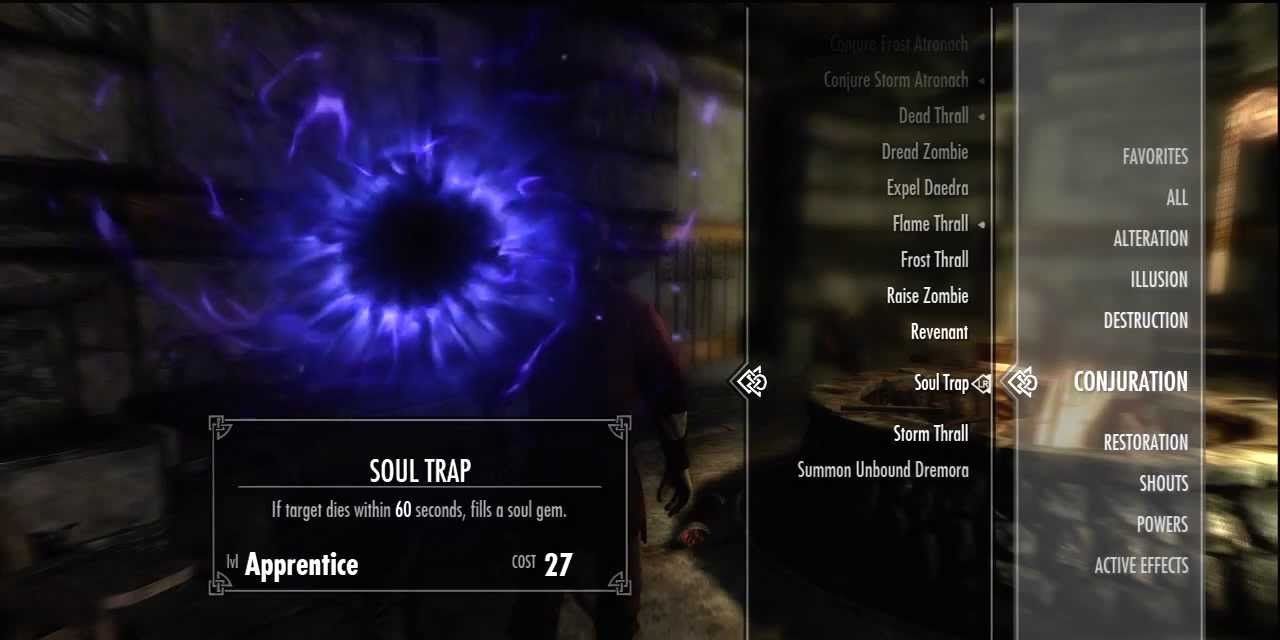Image resolution: width=1280 pixels, height=640 pixels.
Task: Select the Flame Thrall spell
Action: (929, 224)
